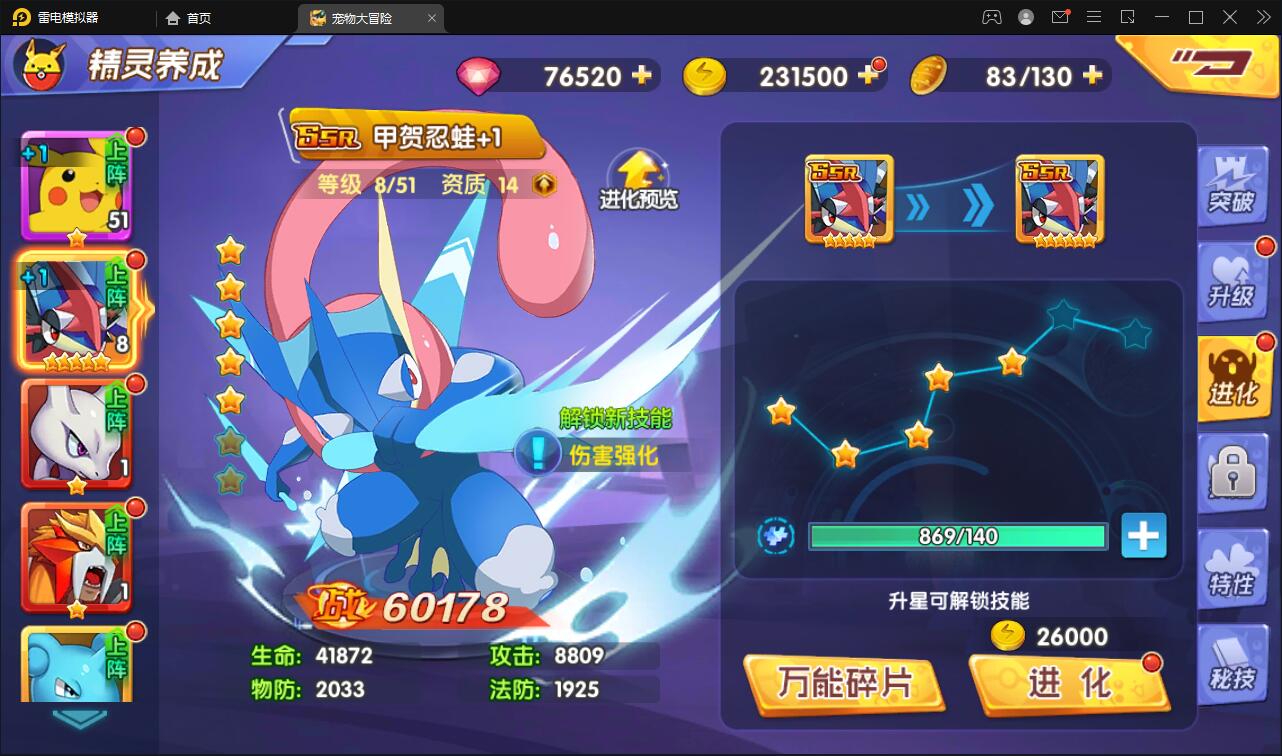Select the 进化 (Evolution) sidebar icon

pos(1233,378)
